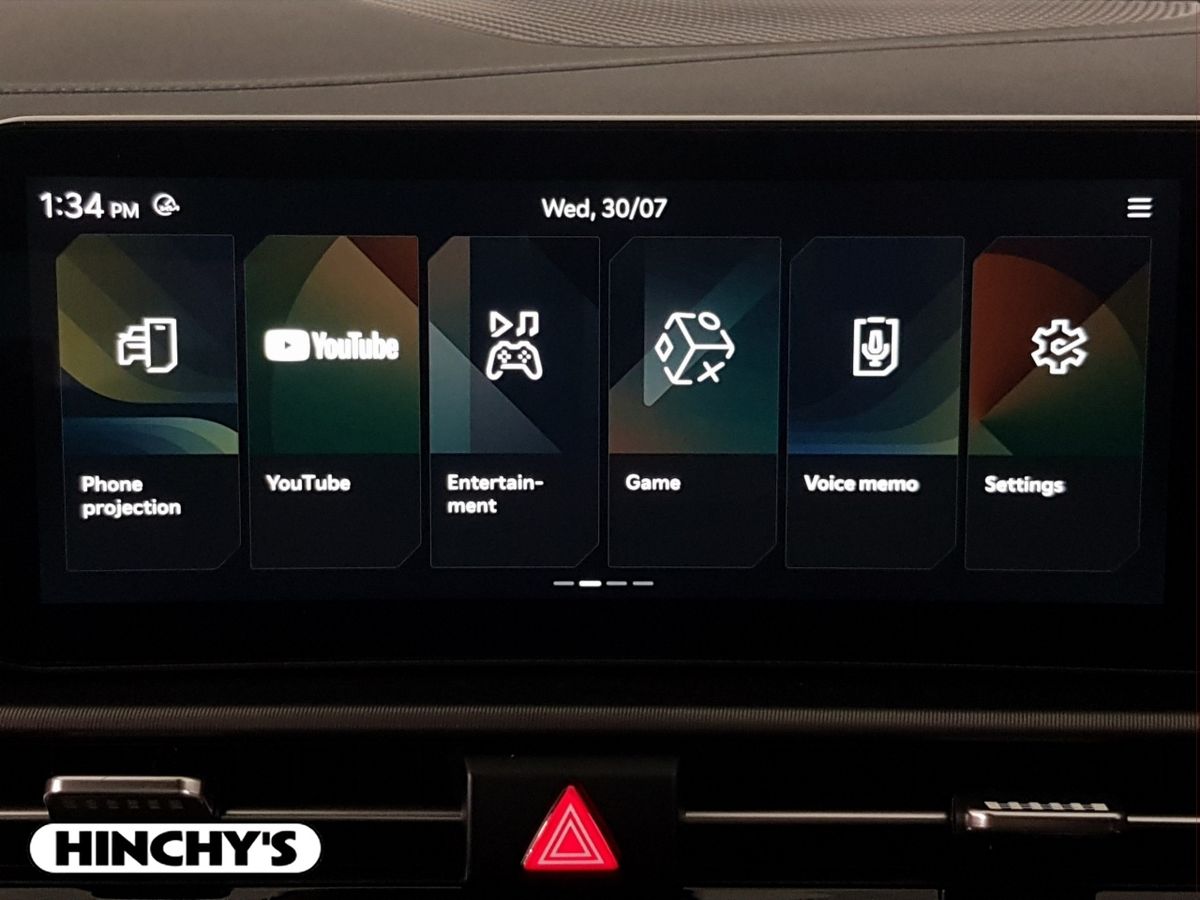Click the red hazard warning button
The width and height of the screenshot is (1200, 900).
(x=570, y=829)
